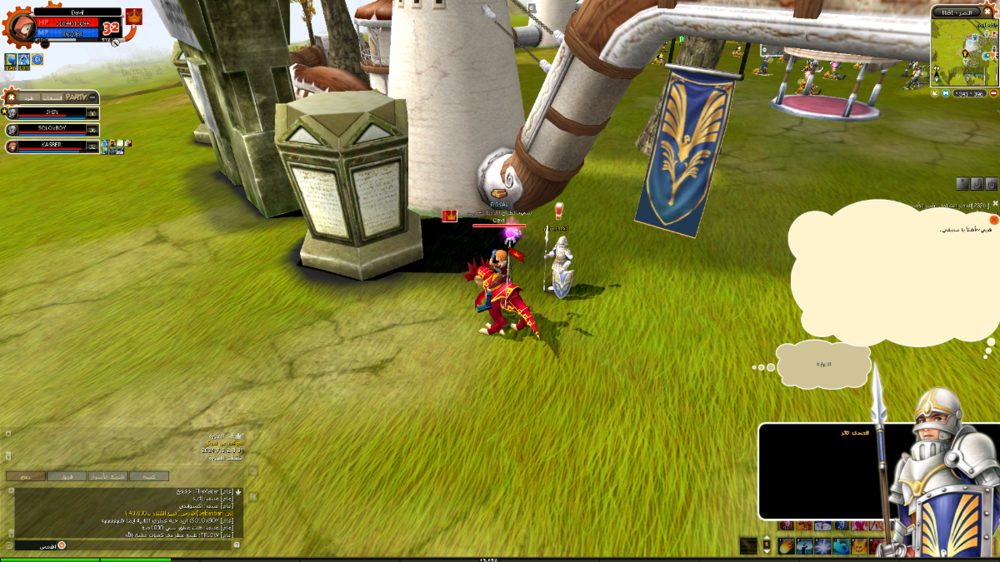Click the down arrow in the chat log

[238, 493]
